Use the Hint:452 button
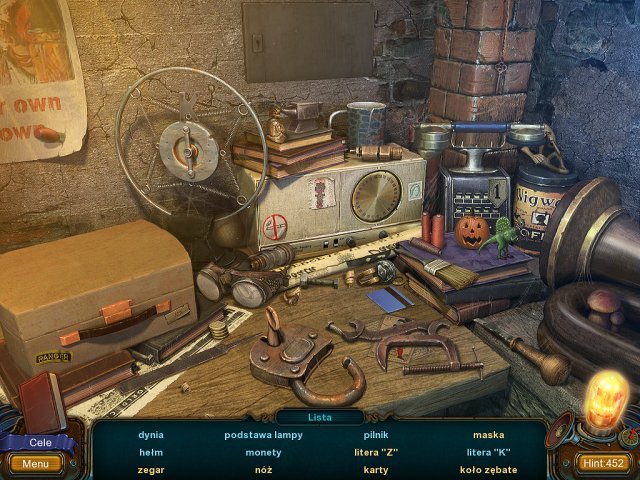640x480 pixels. (604, 462)
